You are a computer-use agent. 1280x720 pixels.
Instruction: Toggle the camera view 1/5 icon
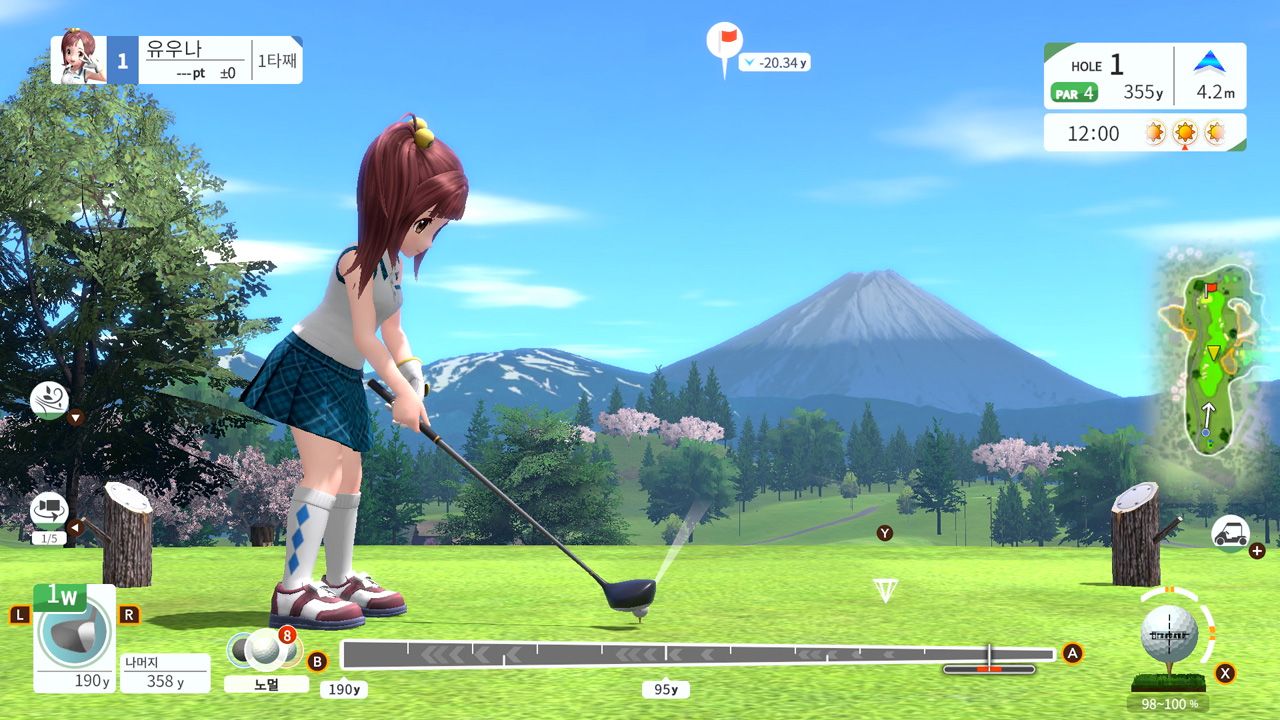(x=49, y=510)
